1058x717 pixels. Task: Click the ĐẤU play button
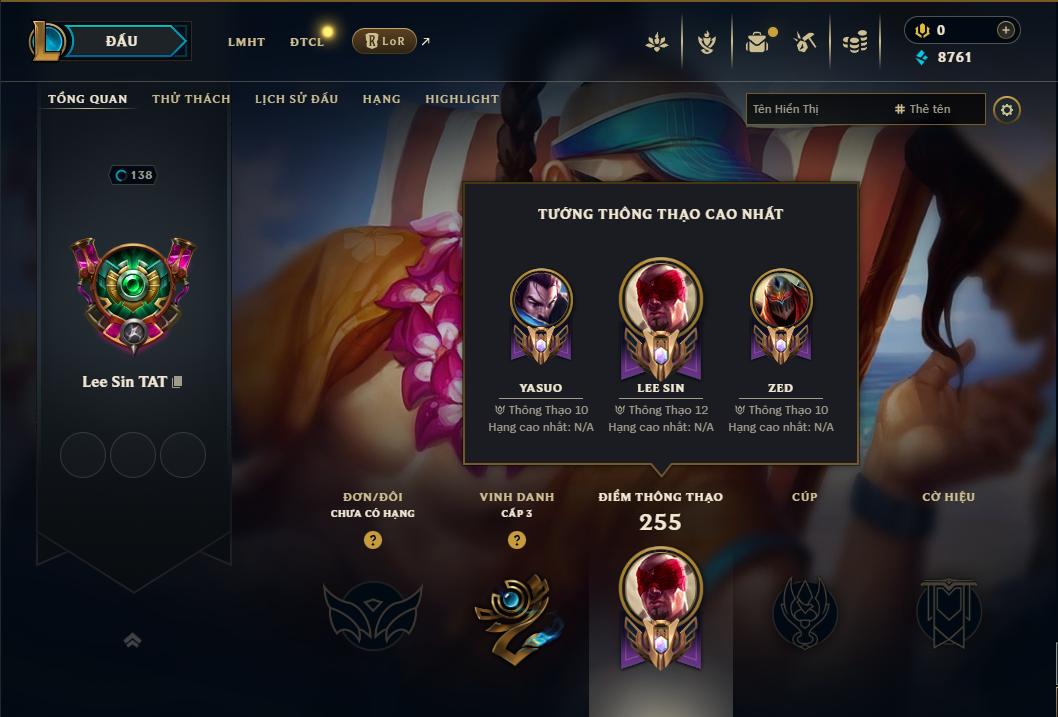[x=122, y=41]
